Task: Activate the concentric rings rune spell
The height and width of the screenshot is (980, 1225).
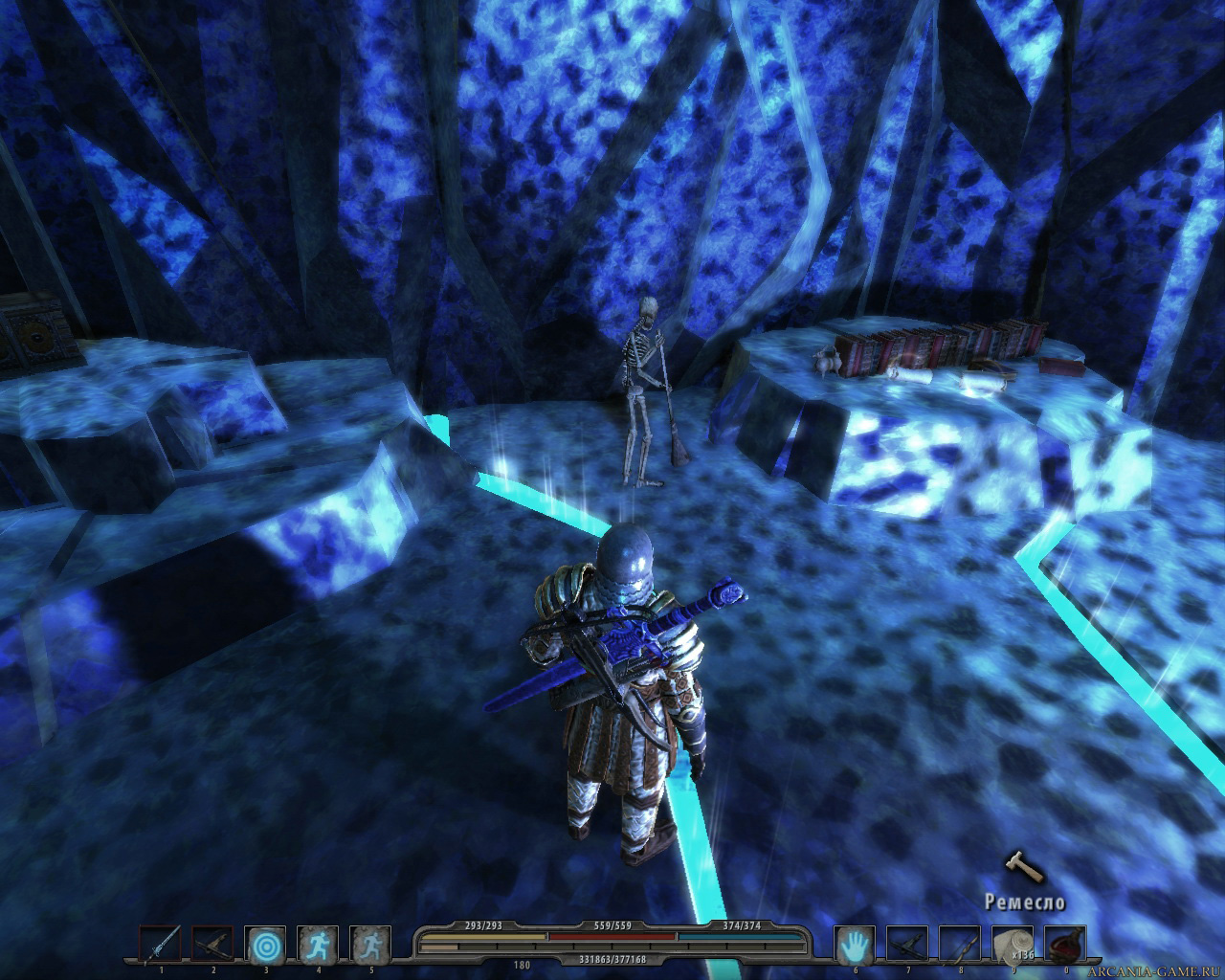Action: point(264,945)
